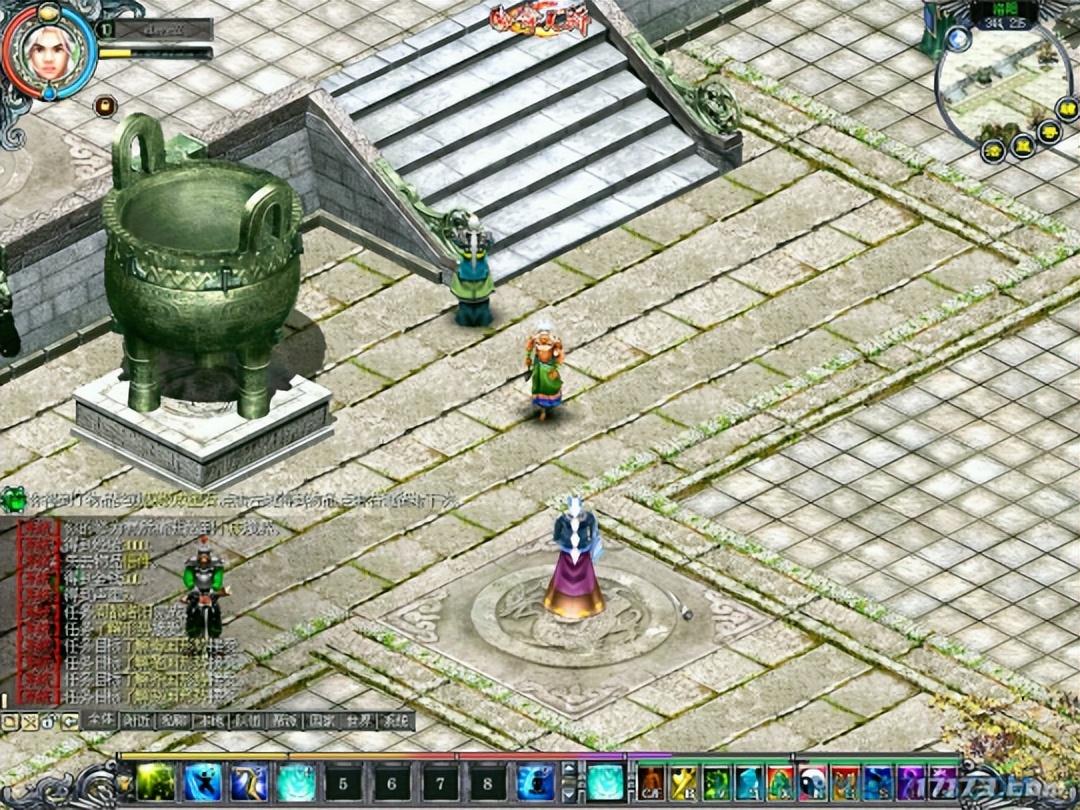Viewport: 1080px width, 810px height.
Task: Select hotbar slot number 8
Action: pos(488,781)
